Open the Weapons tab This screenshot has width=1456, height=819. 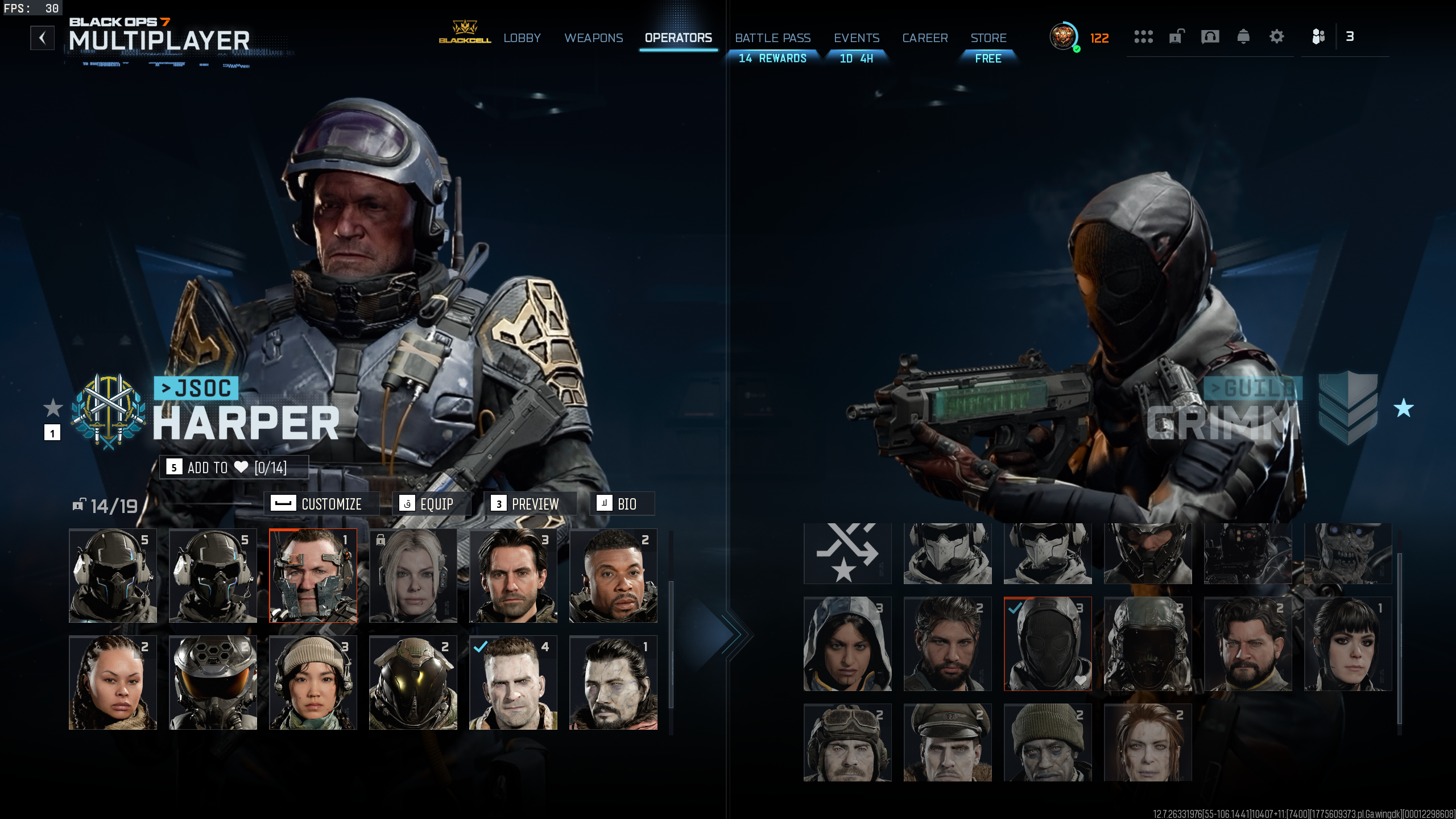[x=593, y=38]
